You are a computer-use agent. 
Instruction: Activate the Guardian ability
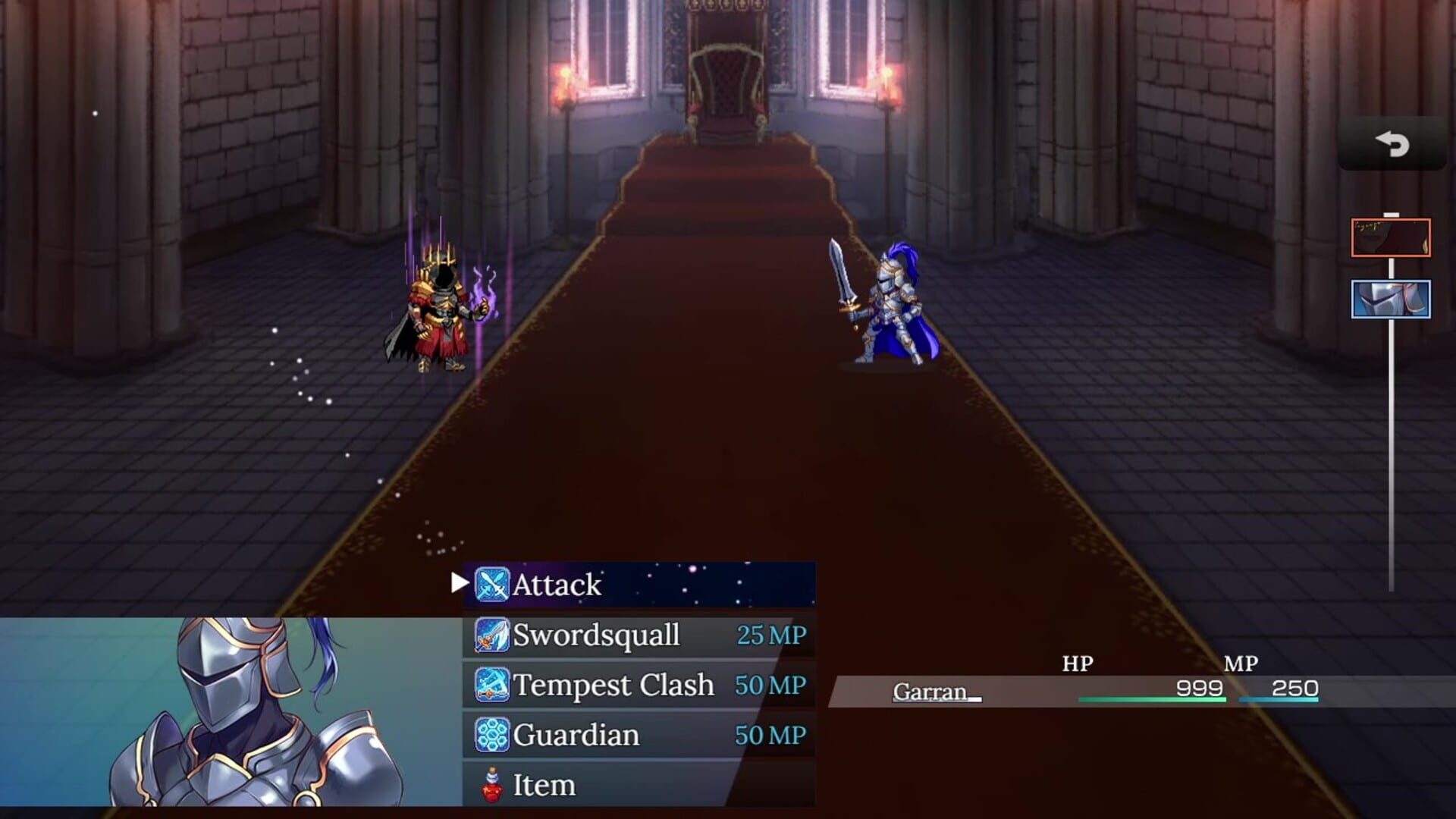(576, 735)
